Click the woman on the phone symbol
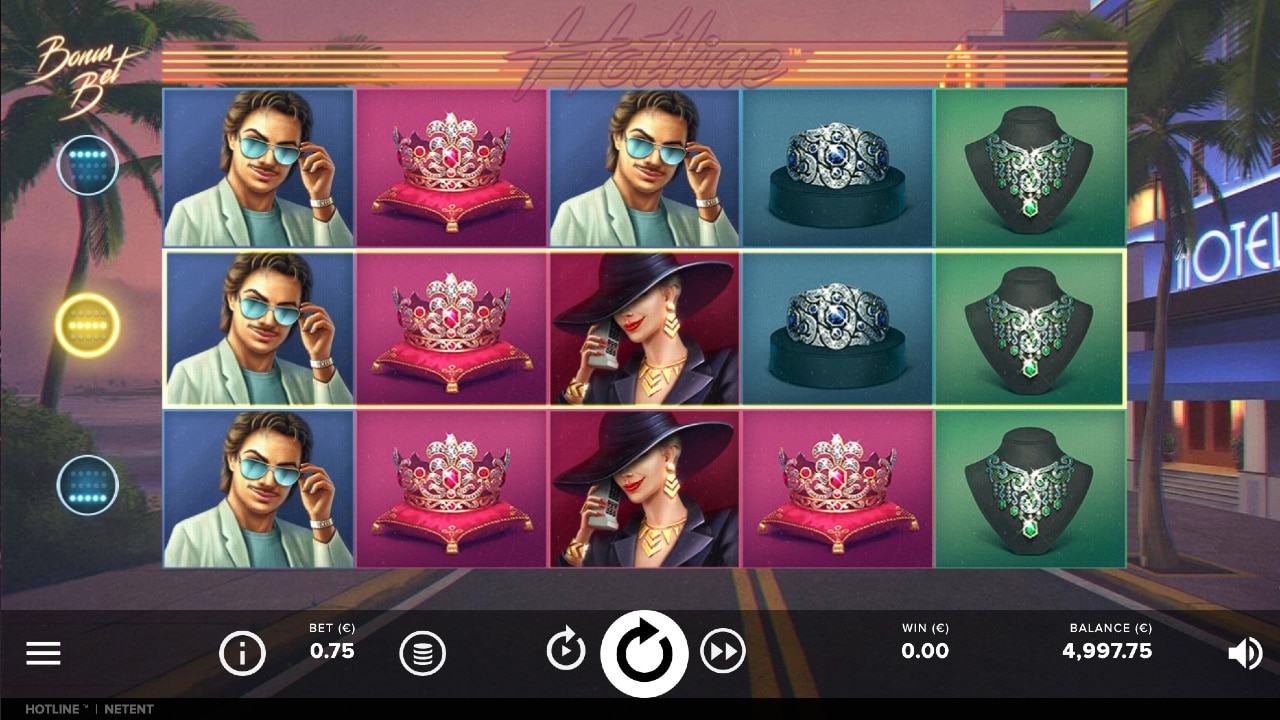Viewport: 1280px width, 720px height. pyautogui.click(x=644, y=327)
